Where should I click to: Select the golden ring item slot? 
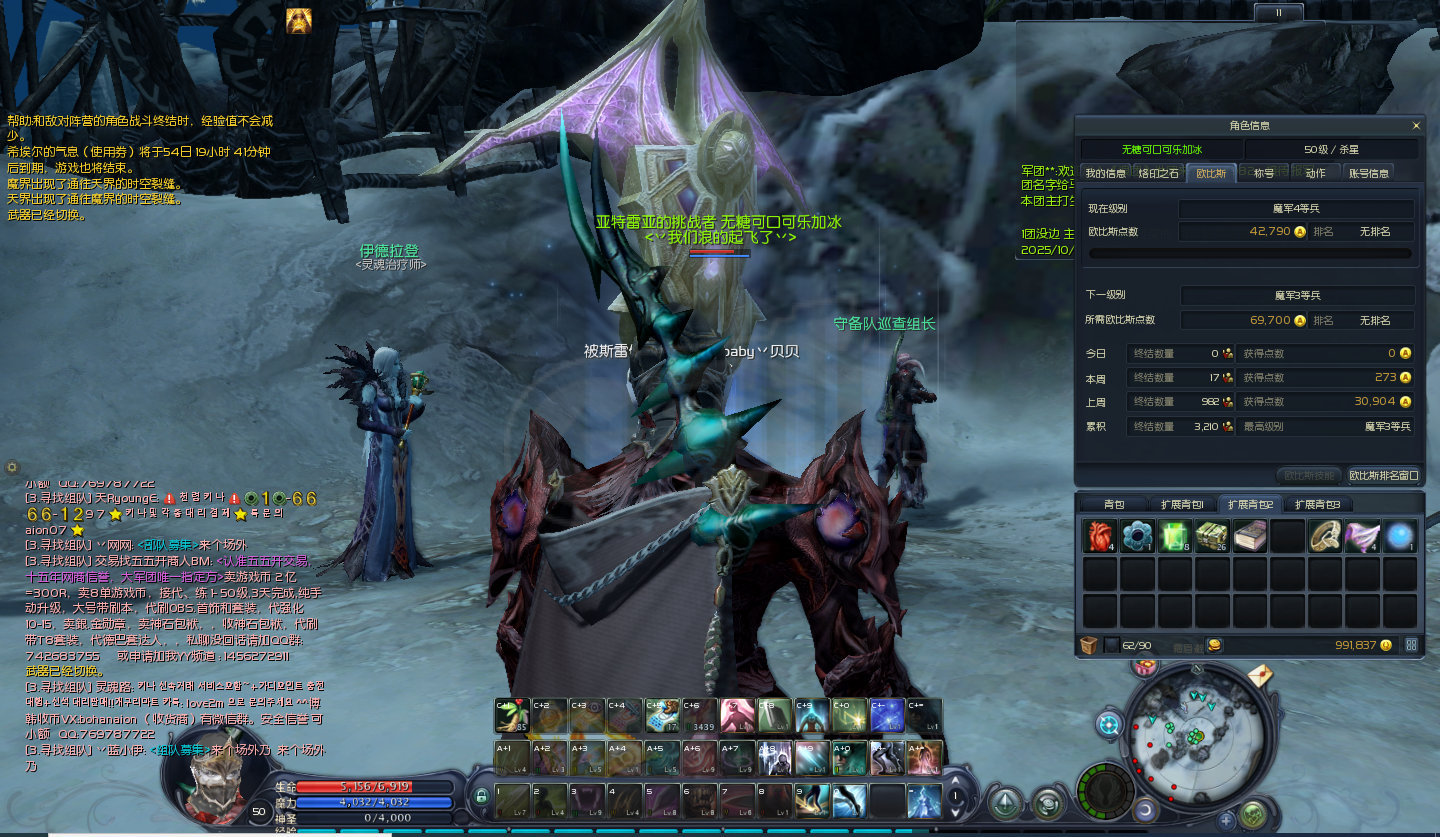pos(1325,537)
